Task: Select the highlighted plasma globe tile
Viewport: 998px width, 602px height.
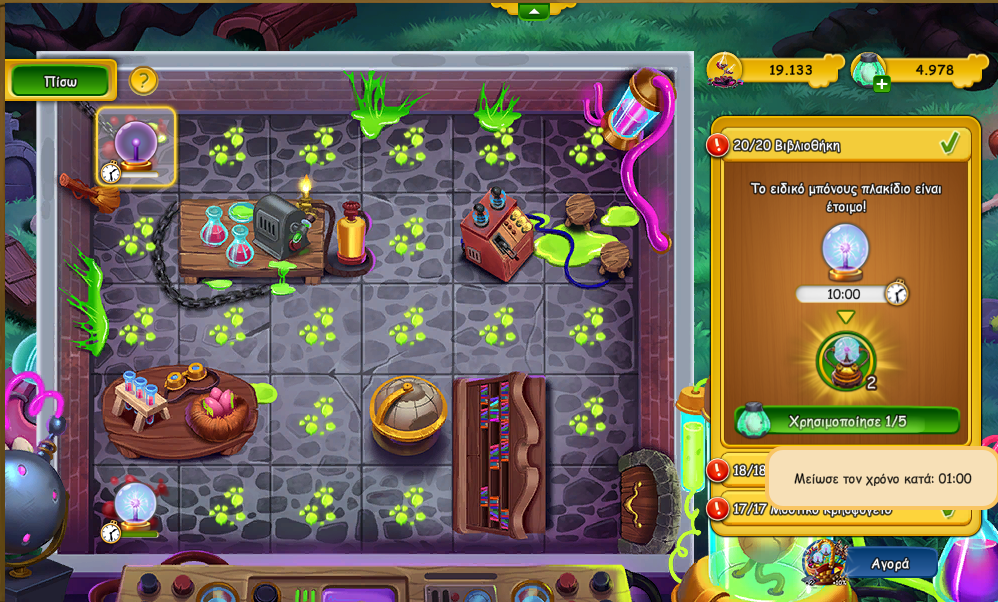Action: coord(136,147)
